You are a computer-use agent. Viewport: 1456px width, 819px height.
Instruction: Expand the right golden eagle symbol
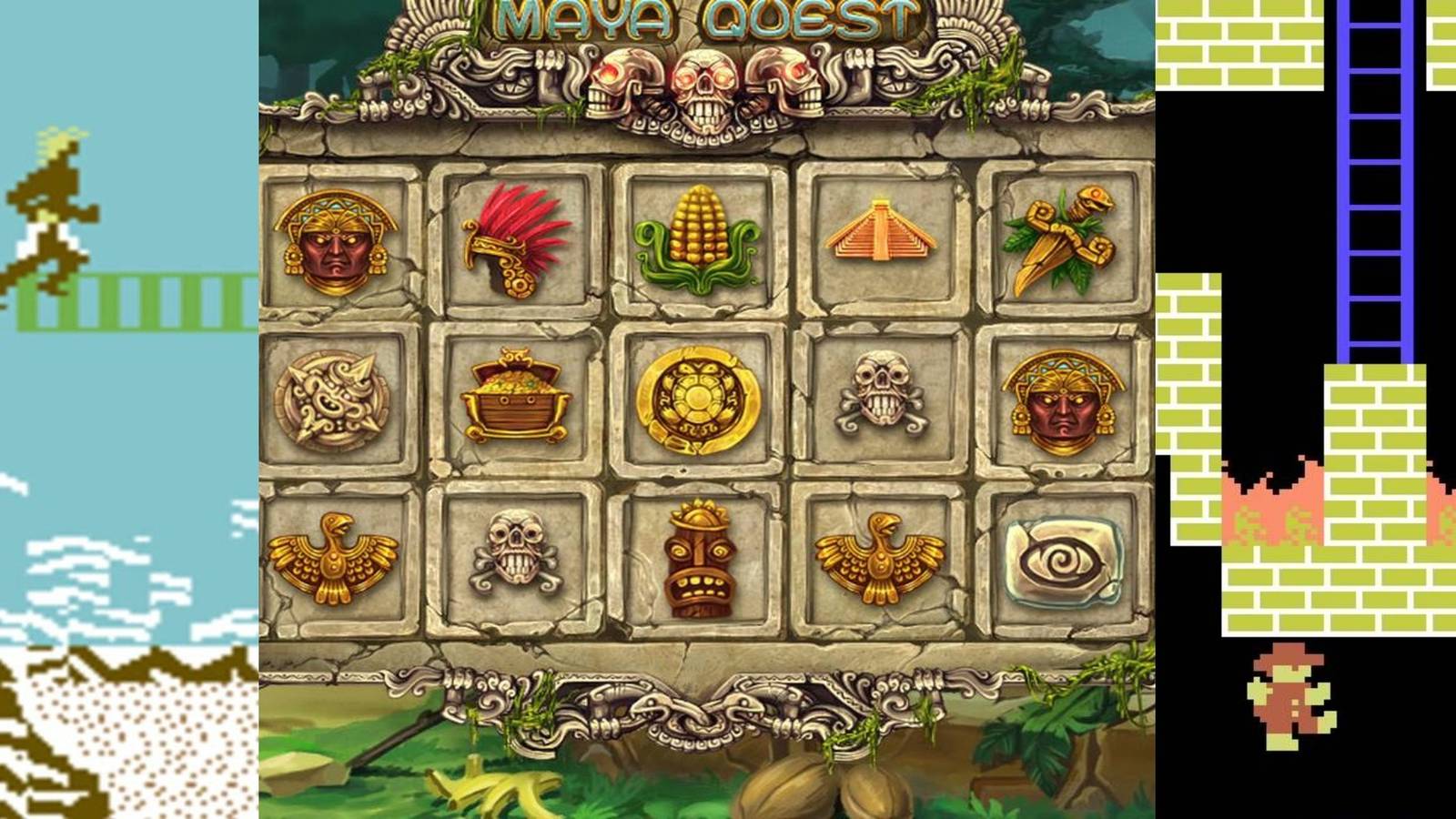click(880, 560)
